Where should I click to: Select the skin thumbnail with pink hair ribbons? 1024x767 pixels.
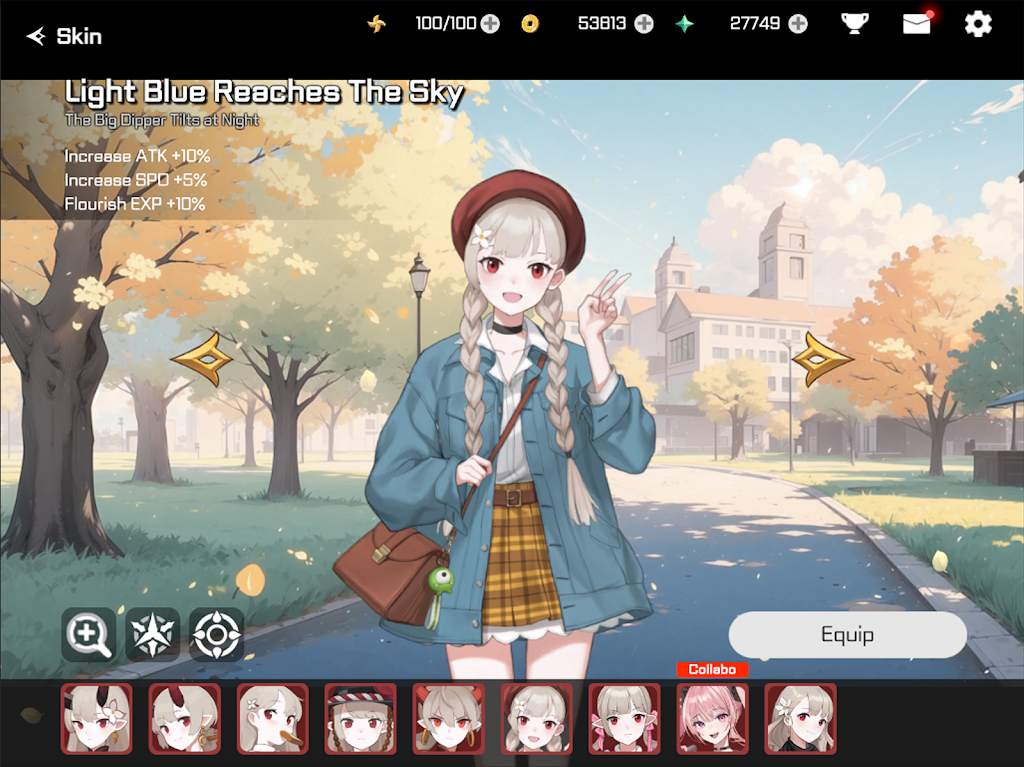point(625,718)
